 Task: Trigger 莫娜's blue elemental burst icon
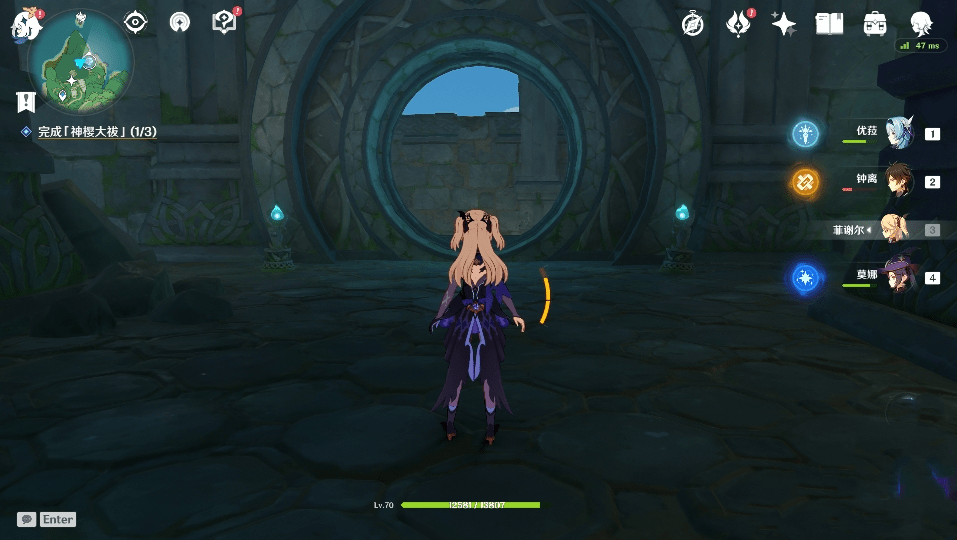805,278
